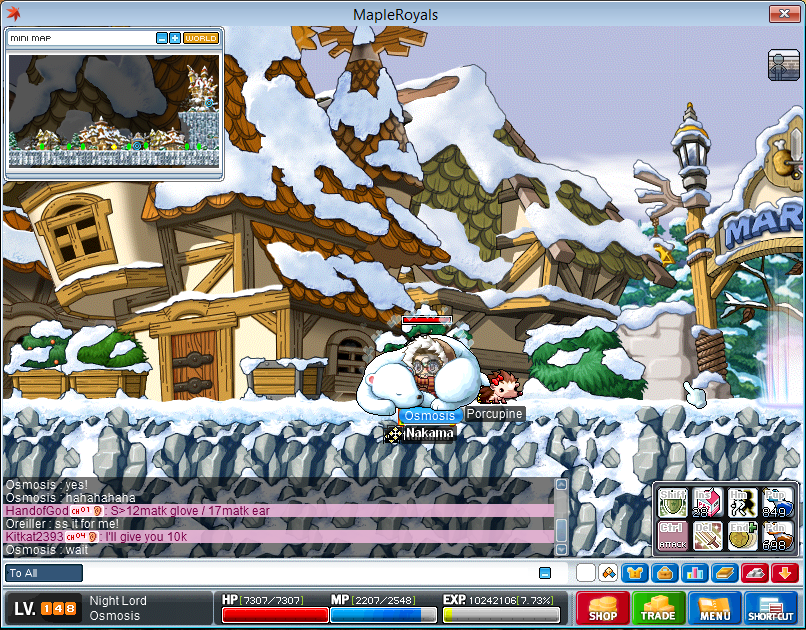Open the World map from minimap

click(201, 38)
